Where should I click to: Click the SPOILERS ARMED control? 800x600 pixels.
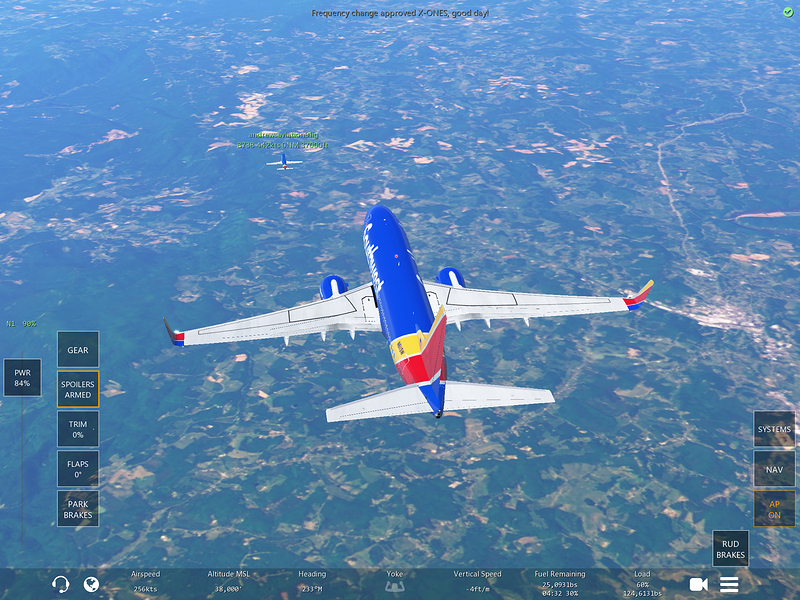click(x=78, y=389)
